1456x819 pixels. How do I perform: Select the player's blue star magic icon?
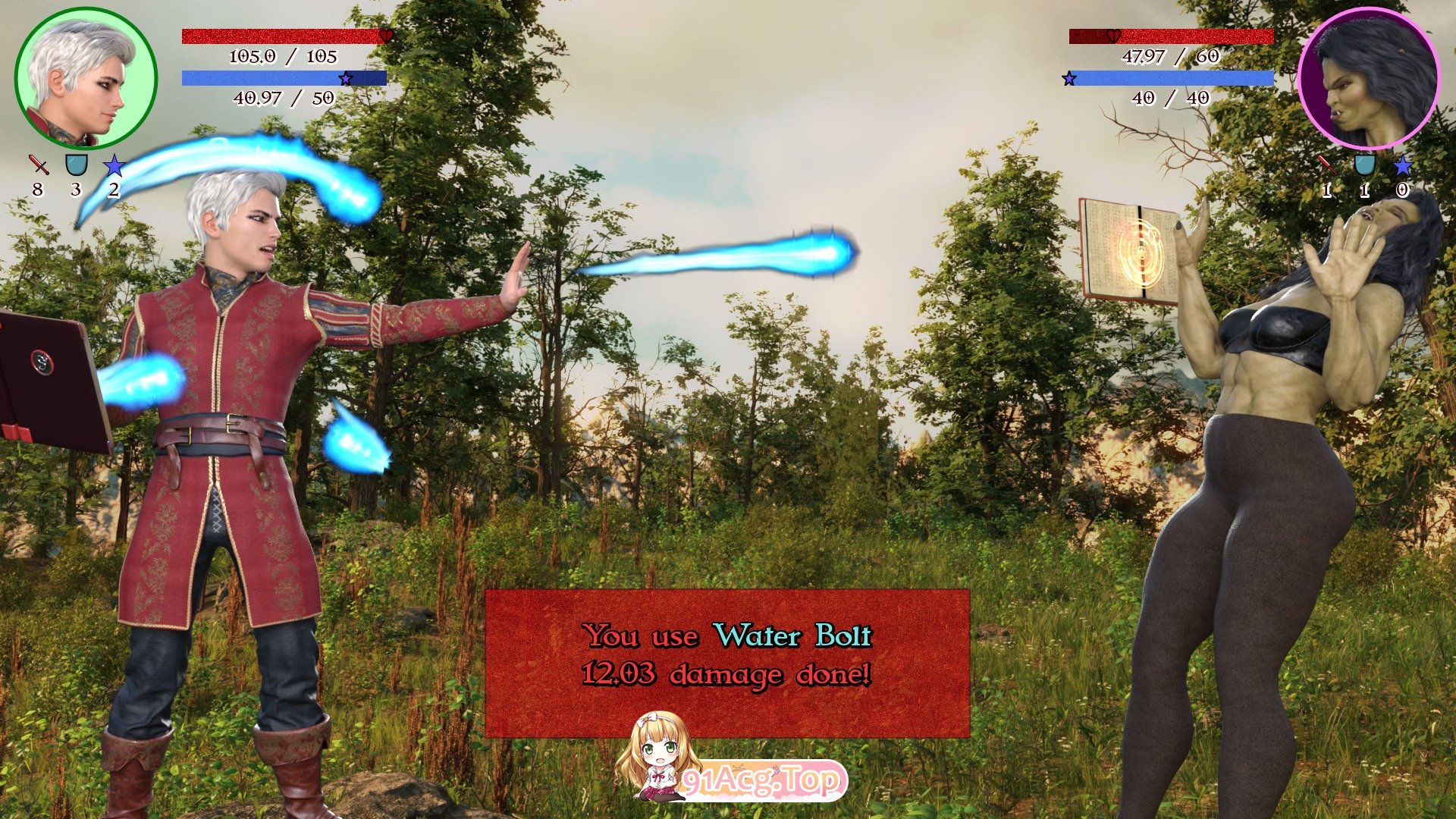tap(114, 165)
